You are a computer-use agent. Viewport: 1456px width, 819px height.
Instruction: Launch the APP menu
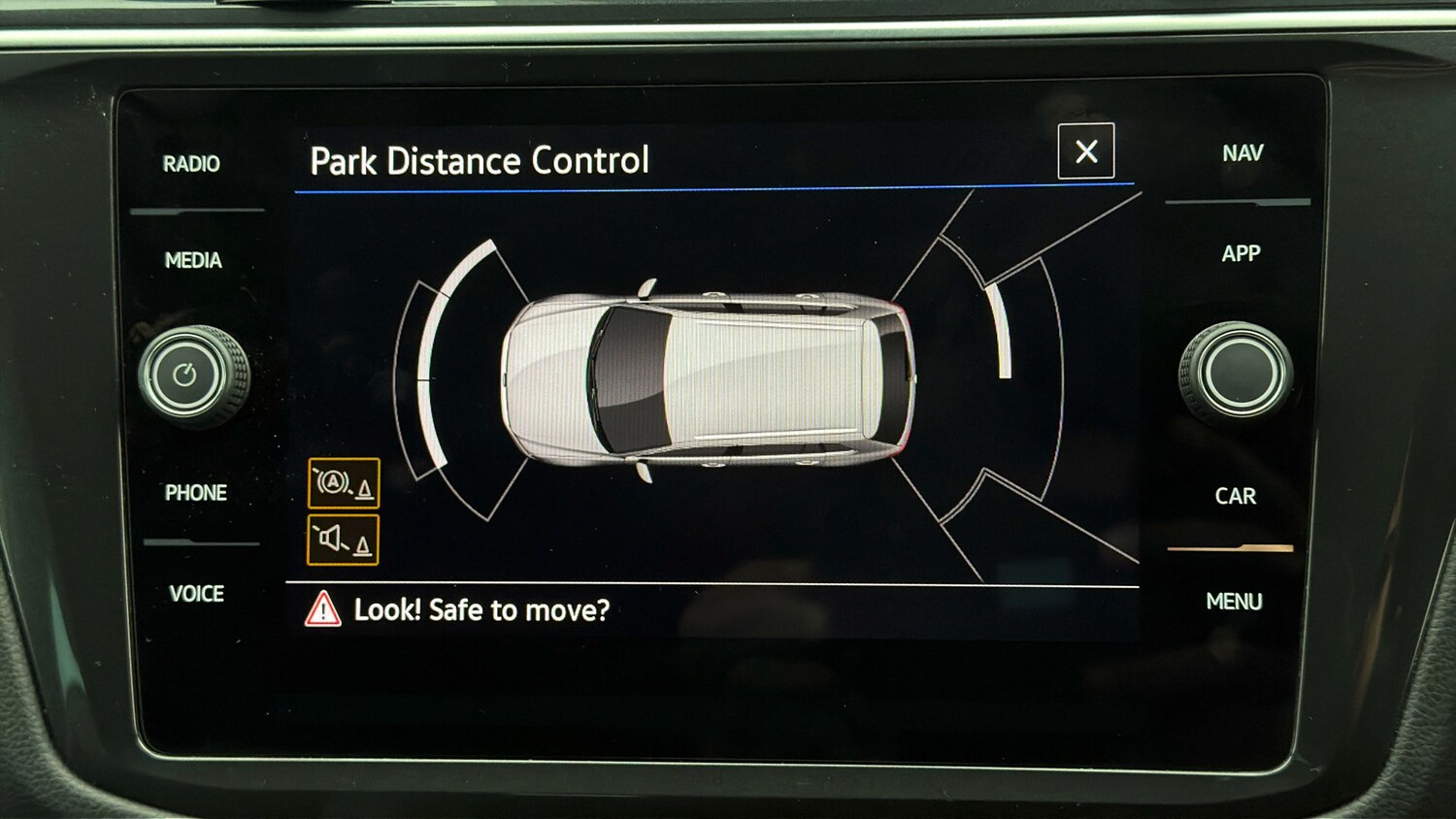1241,254
